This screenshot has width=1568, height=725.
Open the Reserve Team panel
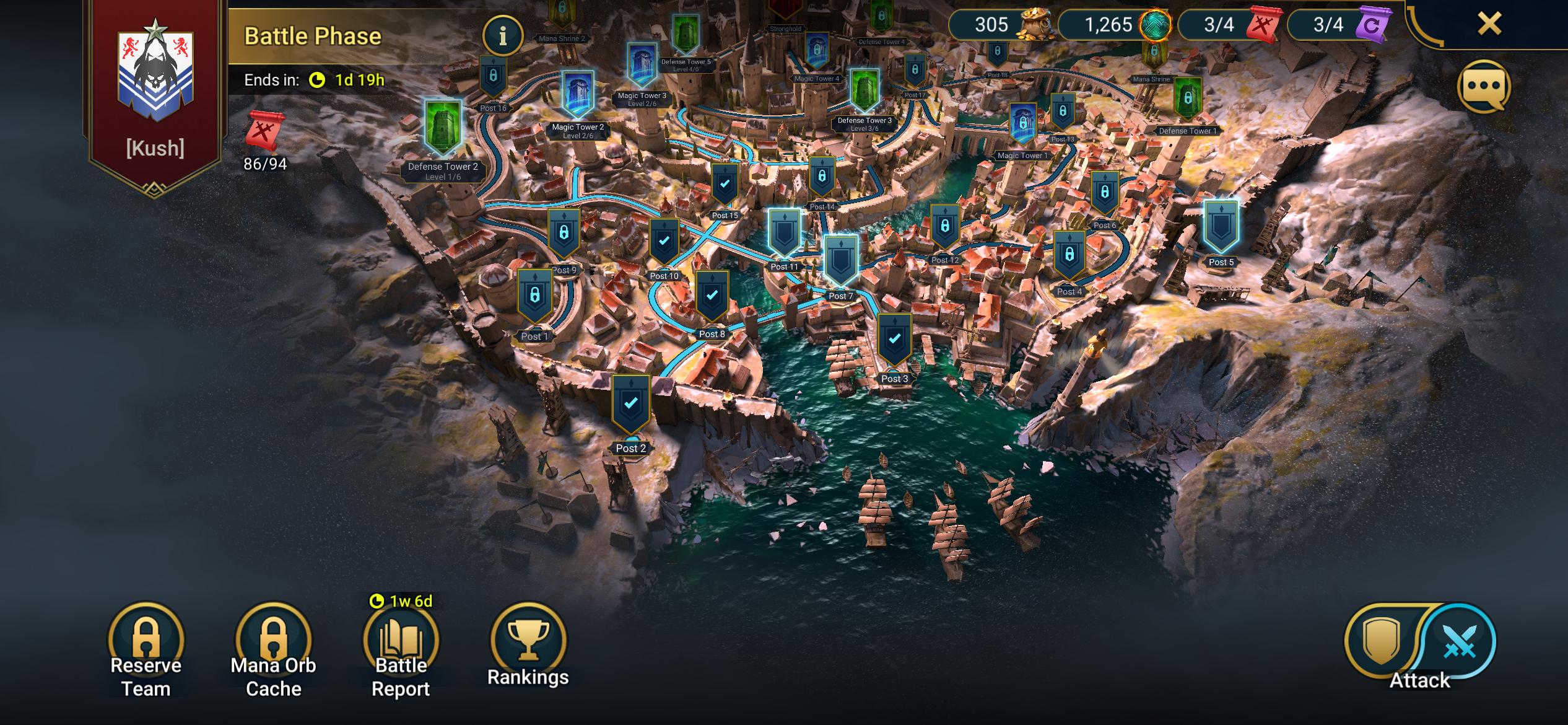[146, 644]
